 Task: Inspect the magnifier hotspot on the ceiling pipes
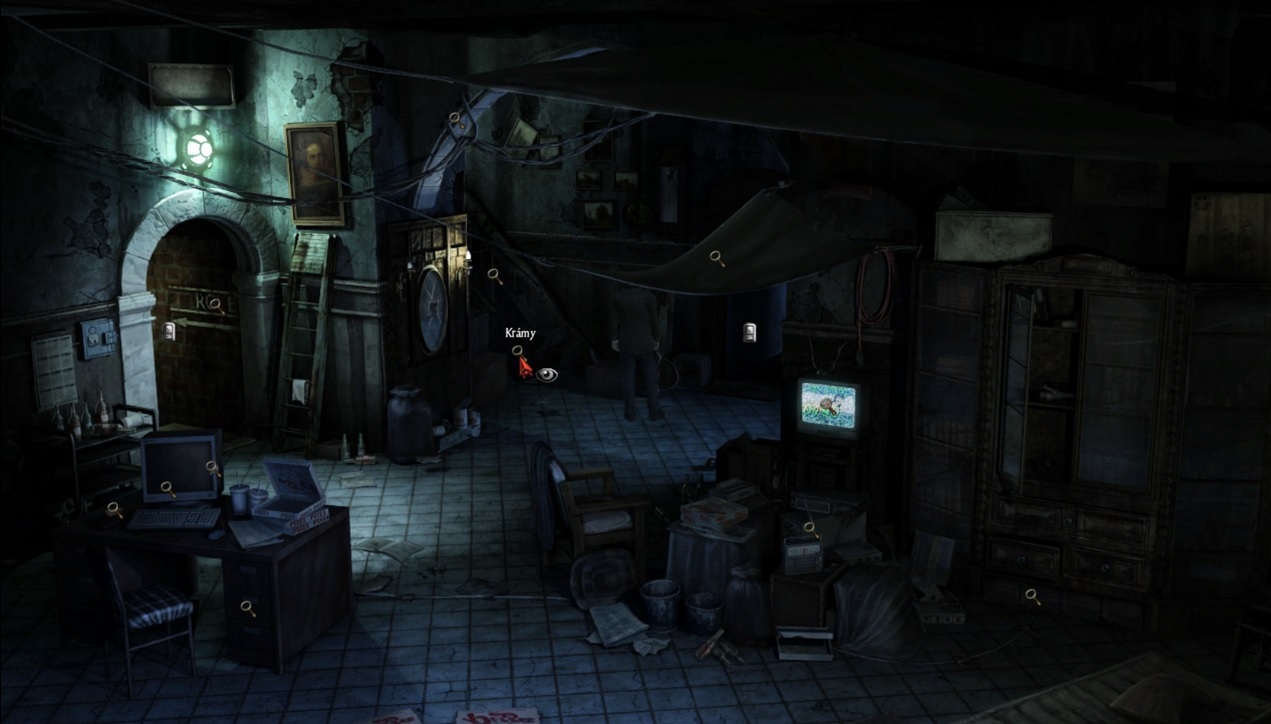coord(454,118)
